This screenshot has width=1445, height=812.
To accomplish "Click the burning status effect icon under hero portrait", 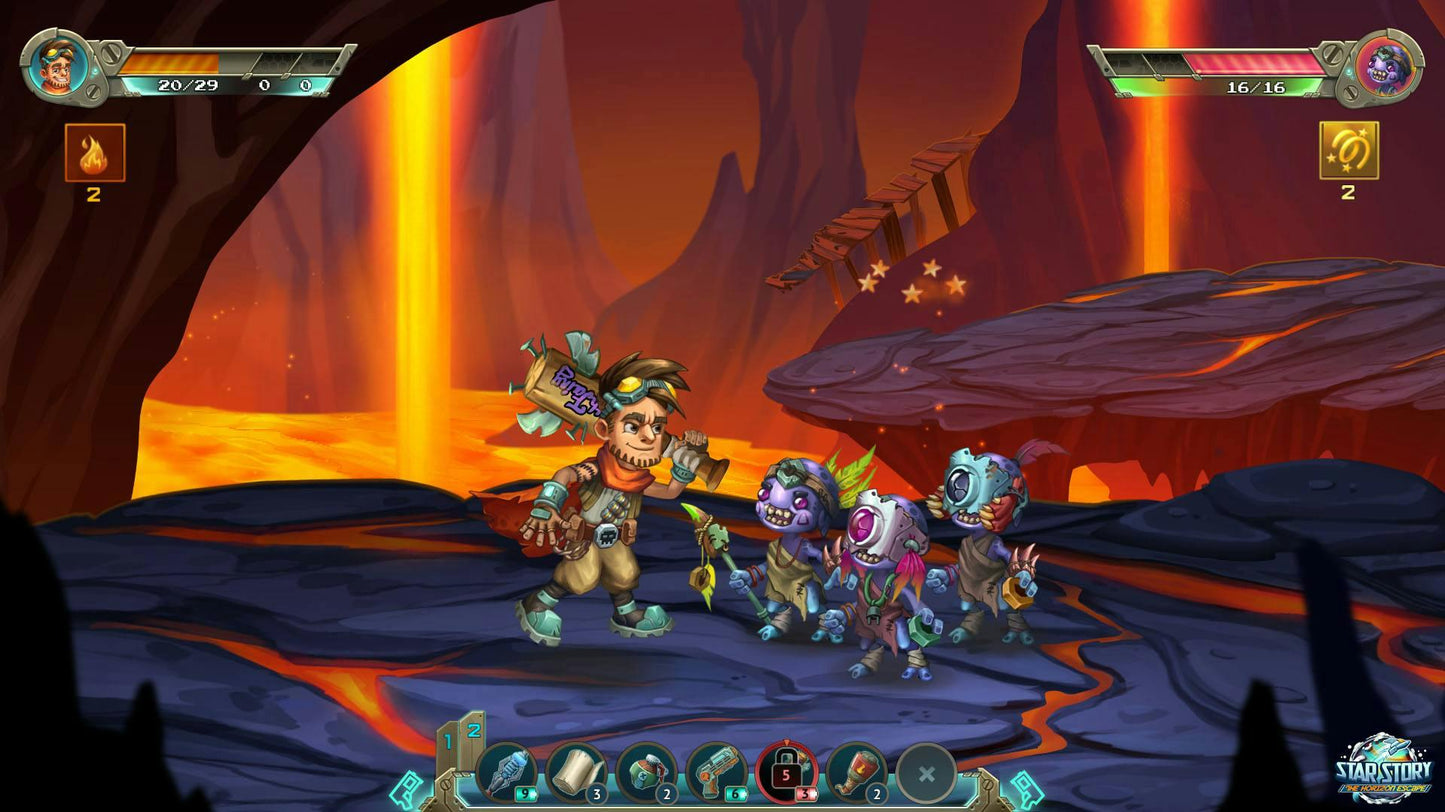I will (x=93, y=152).
